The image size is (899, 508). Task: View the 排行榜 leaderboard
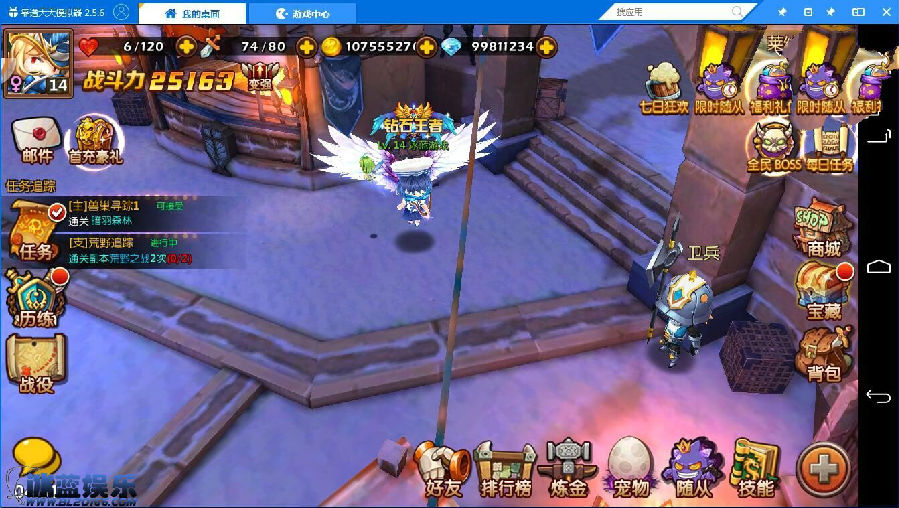(505, 468)
